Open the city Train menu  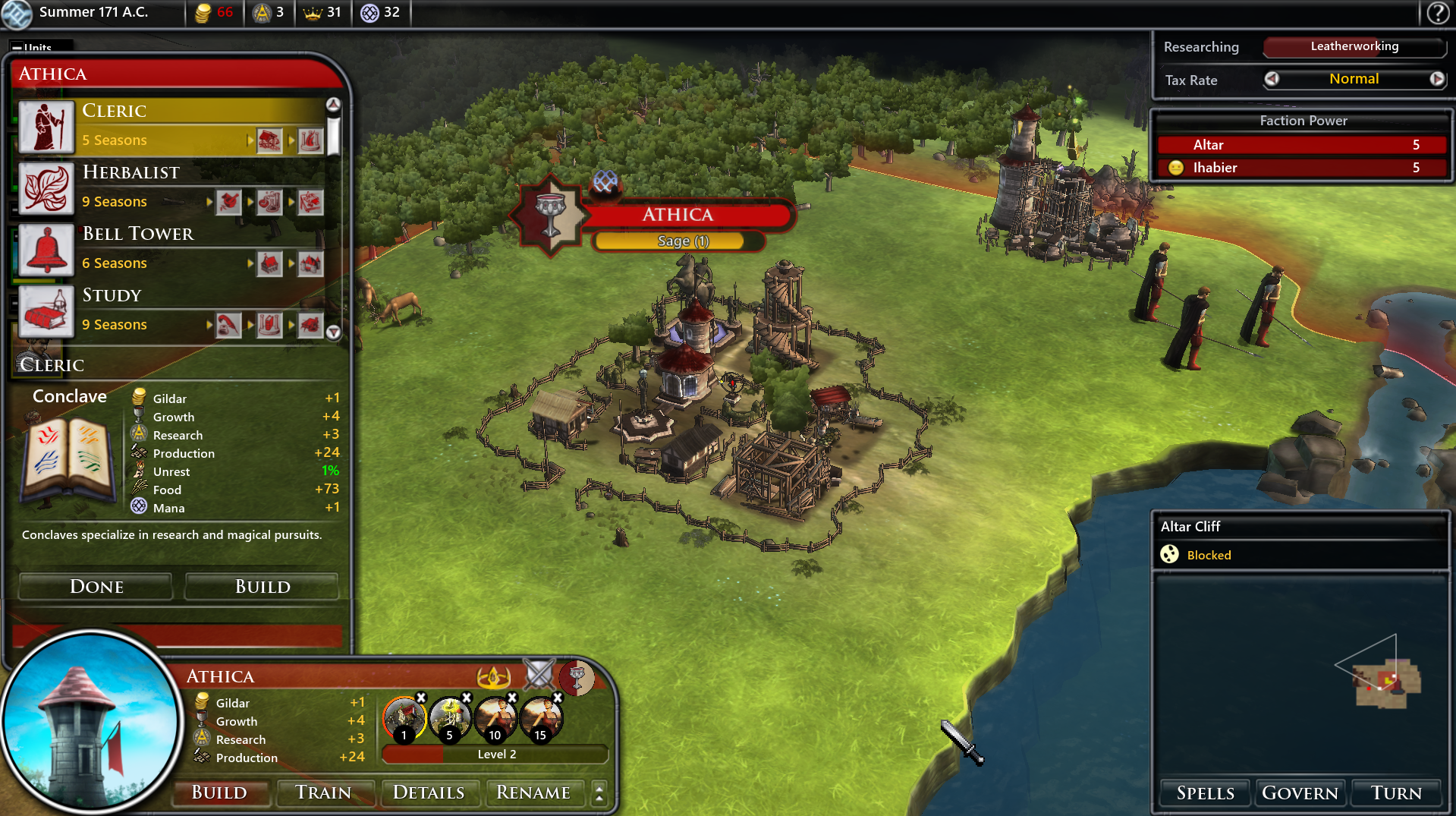(x=323, y=792)
